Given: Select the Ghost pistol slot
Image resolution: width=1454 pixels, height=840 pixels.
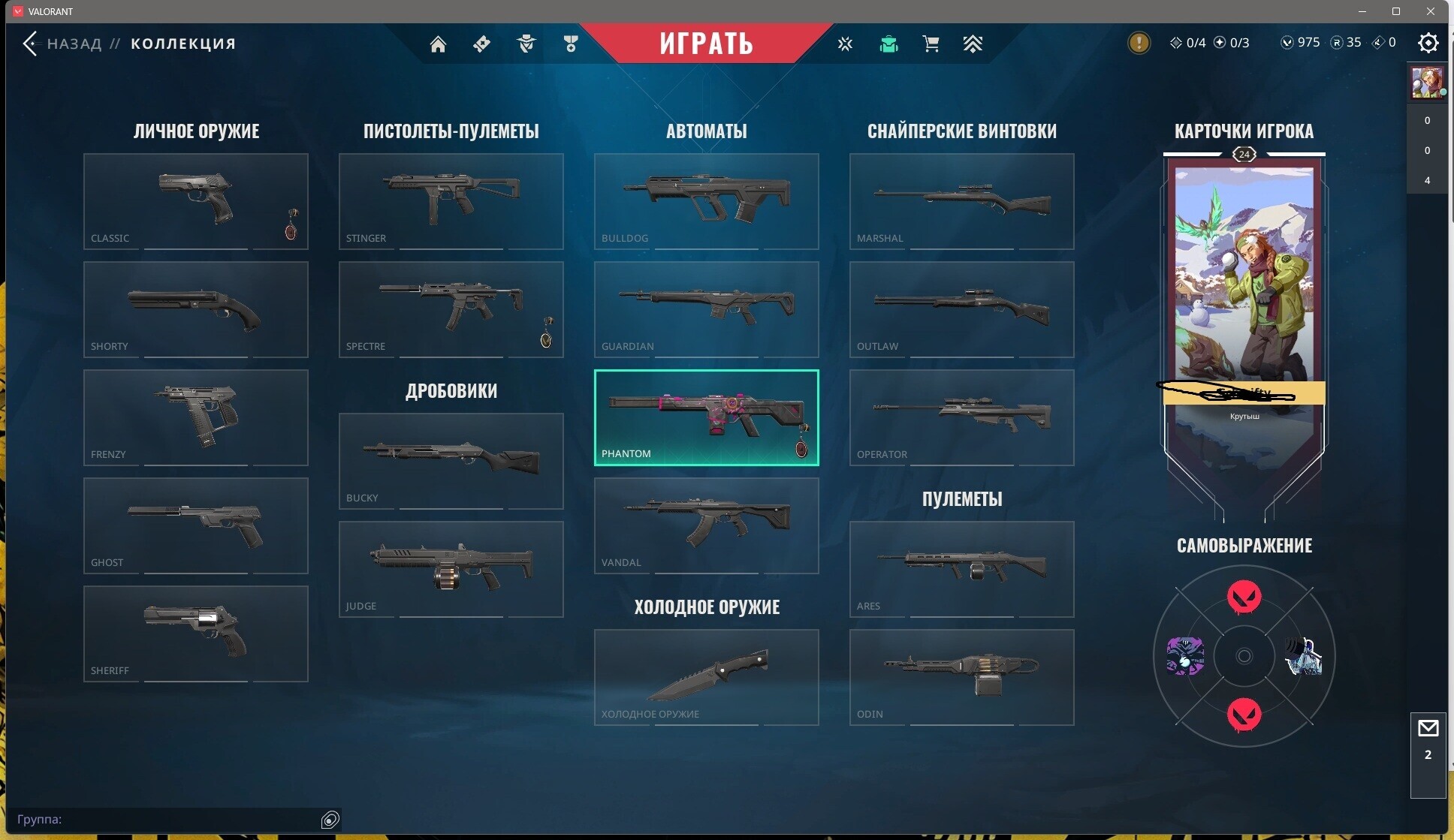Looking at the screenshot, I should [x=195, y=525].
